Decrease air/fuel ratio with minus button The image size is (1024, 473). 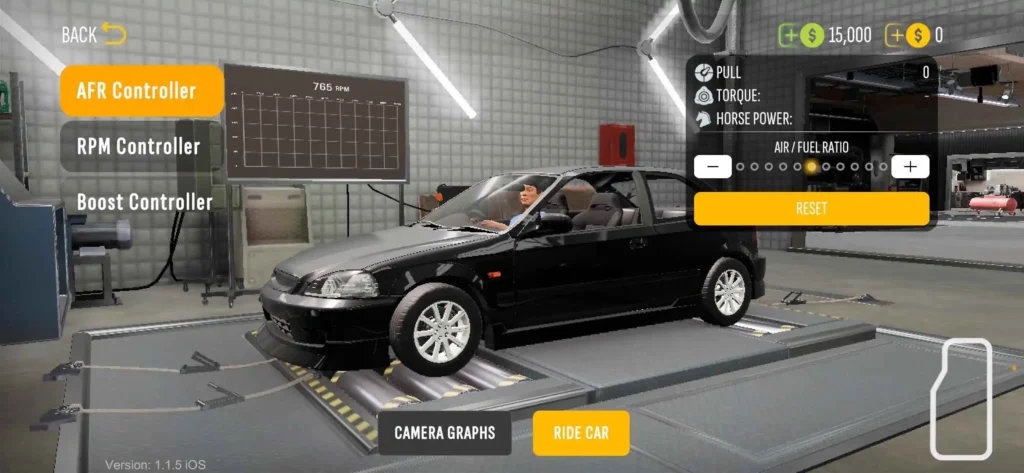[712, 166]
